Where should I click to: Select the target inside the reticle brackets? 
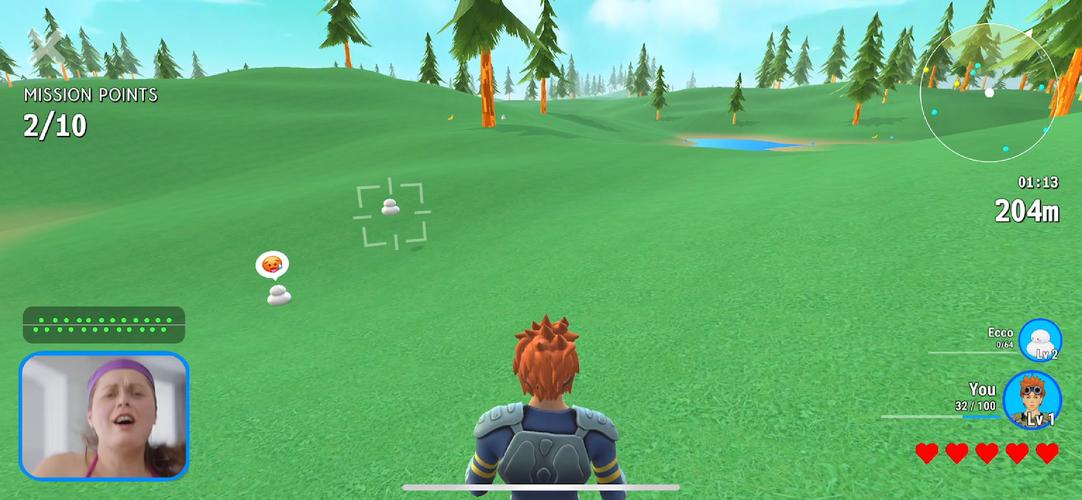pos(391,207)
